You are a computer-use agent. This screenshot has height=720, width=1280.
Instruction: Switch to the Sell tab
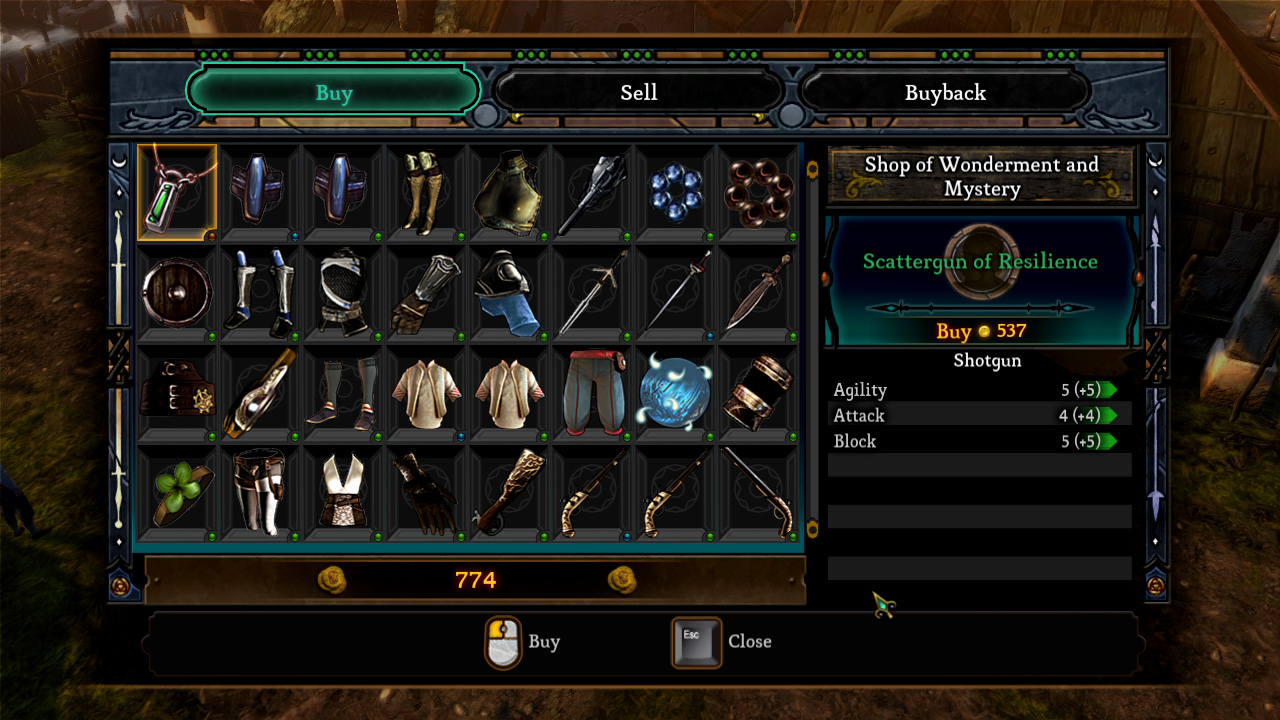(639, 92)
